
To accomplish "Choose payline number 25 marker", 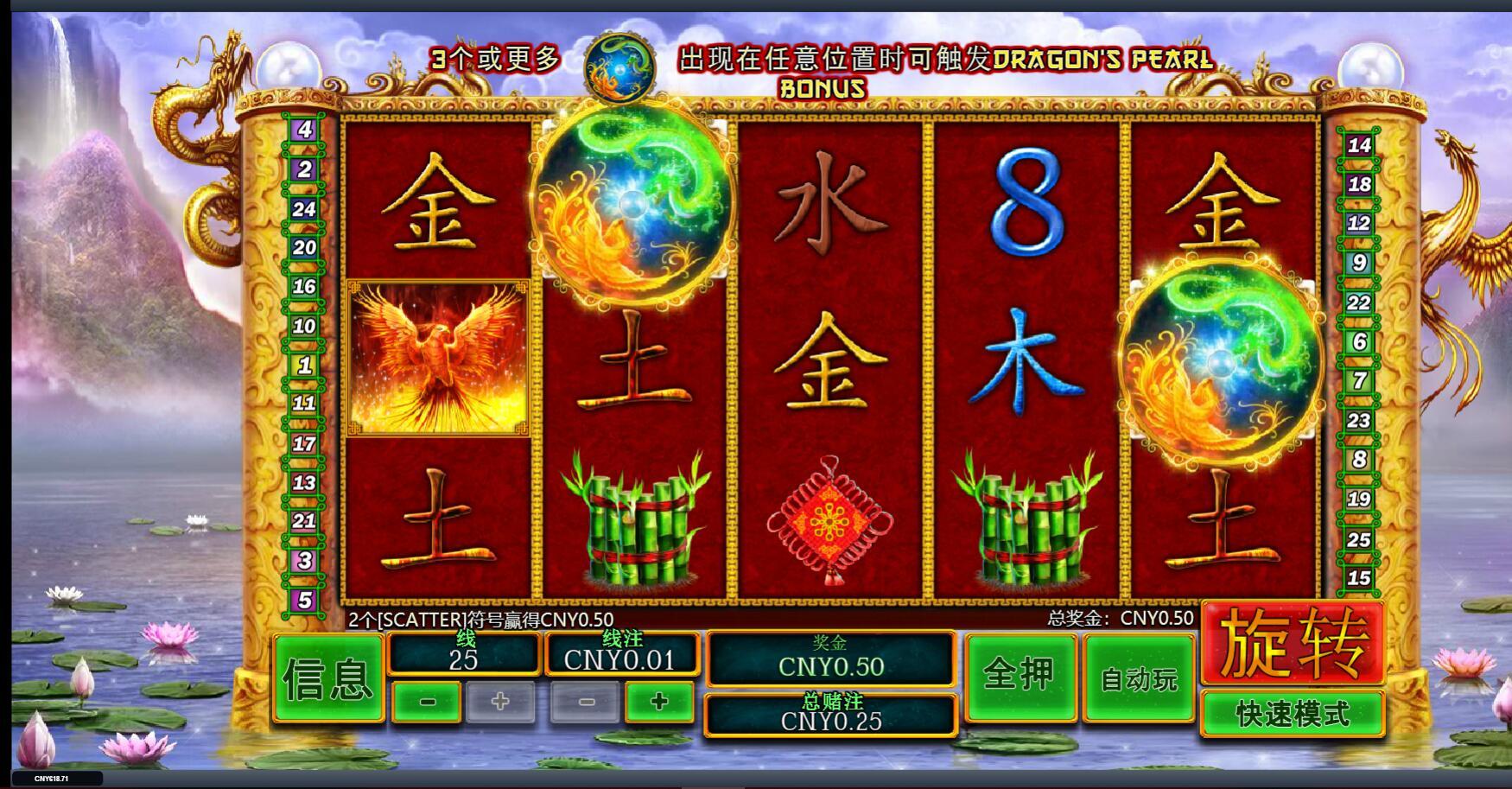I will (1359, 539).
